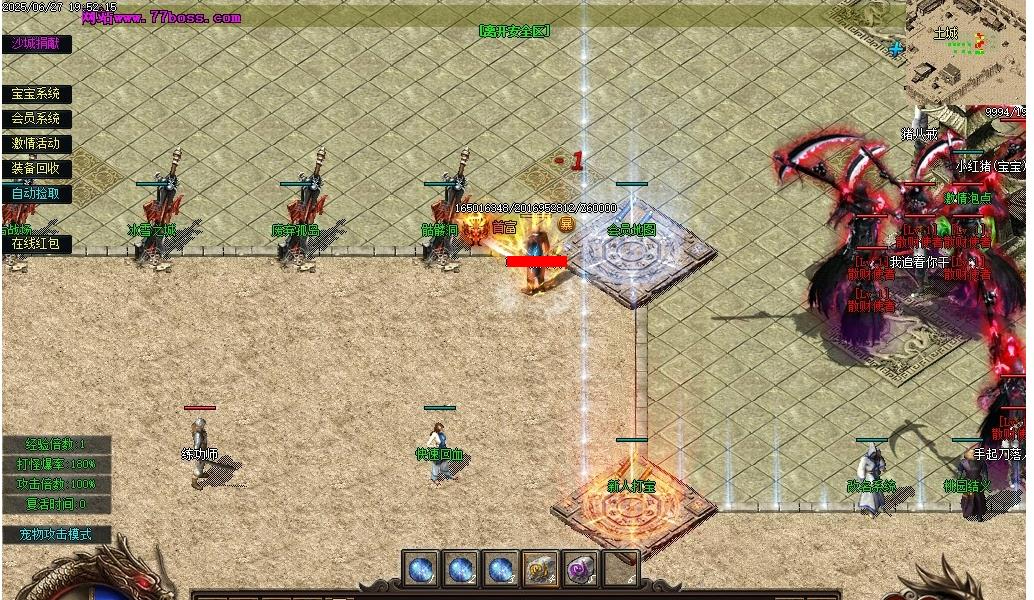The width and height of the screenshot is (1034, 600).
Task: Toggle the 自动捡取 auto-pickup button
Action: click(x=36, y=194)
